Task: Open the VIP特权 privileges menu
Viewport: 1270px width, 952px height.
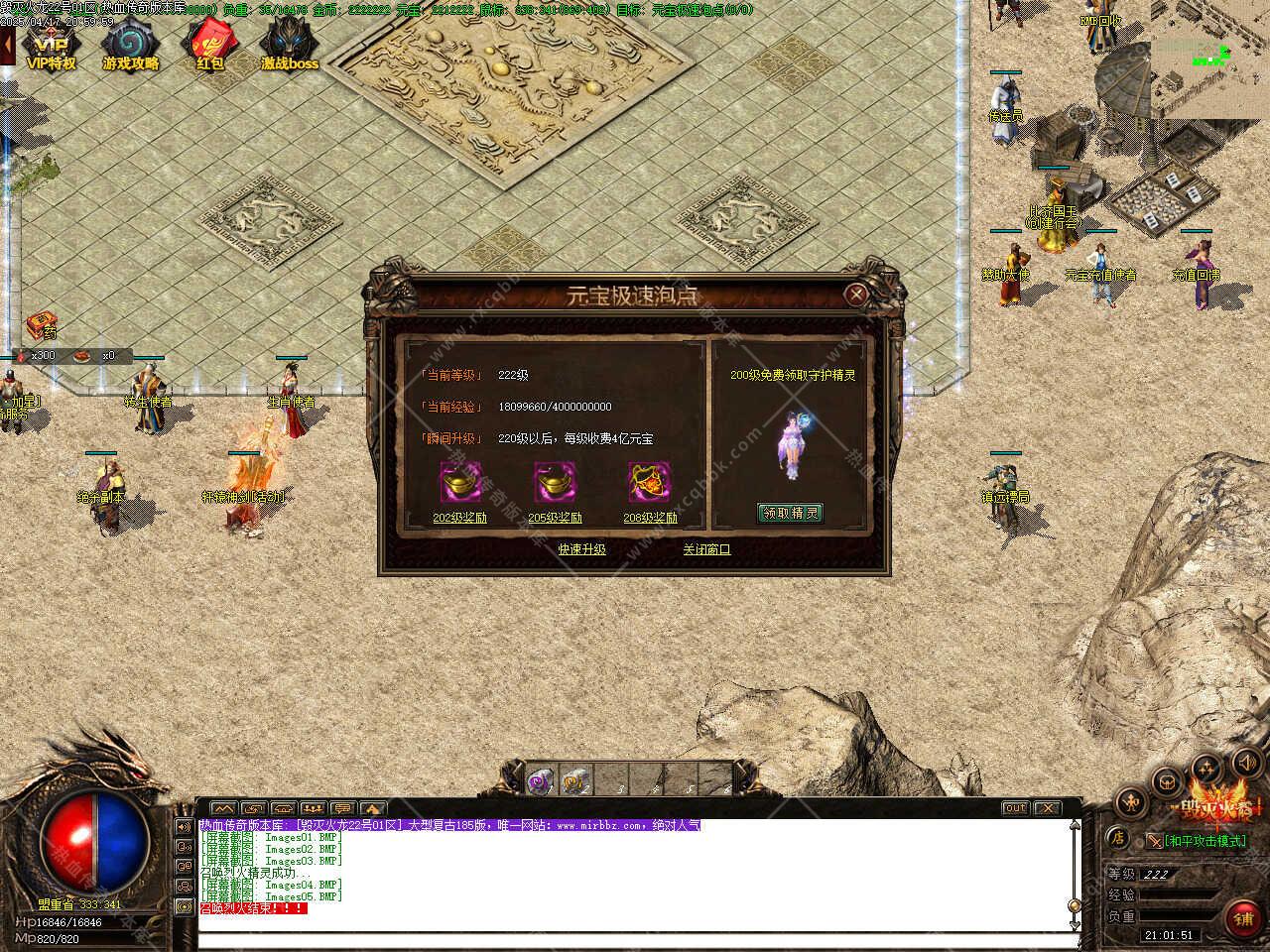Action: pyautogui.click(x=51, y=47)
